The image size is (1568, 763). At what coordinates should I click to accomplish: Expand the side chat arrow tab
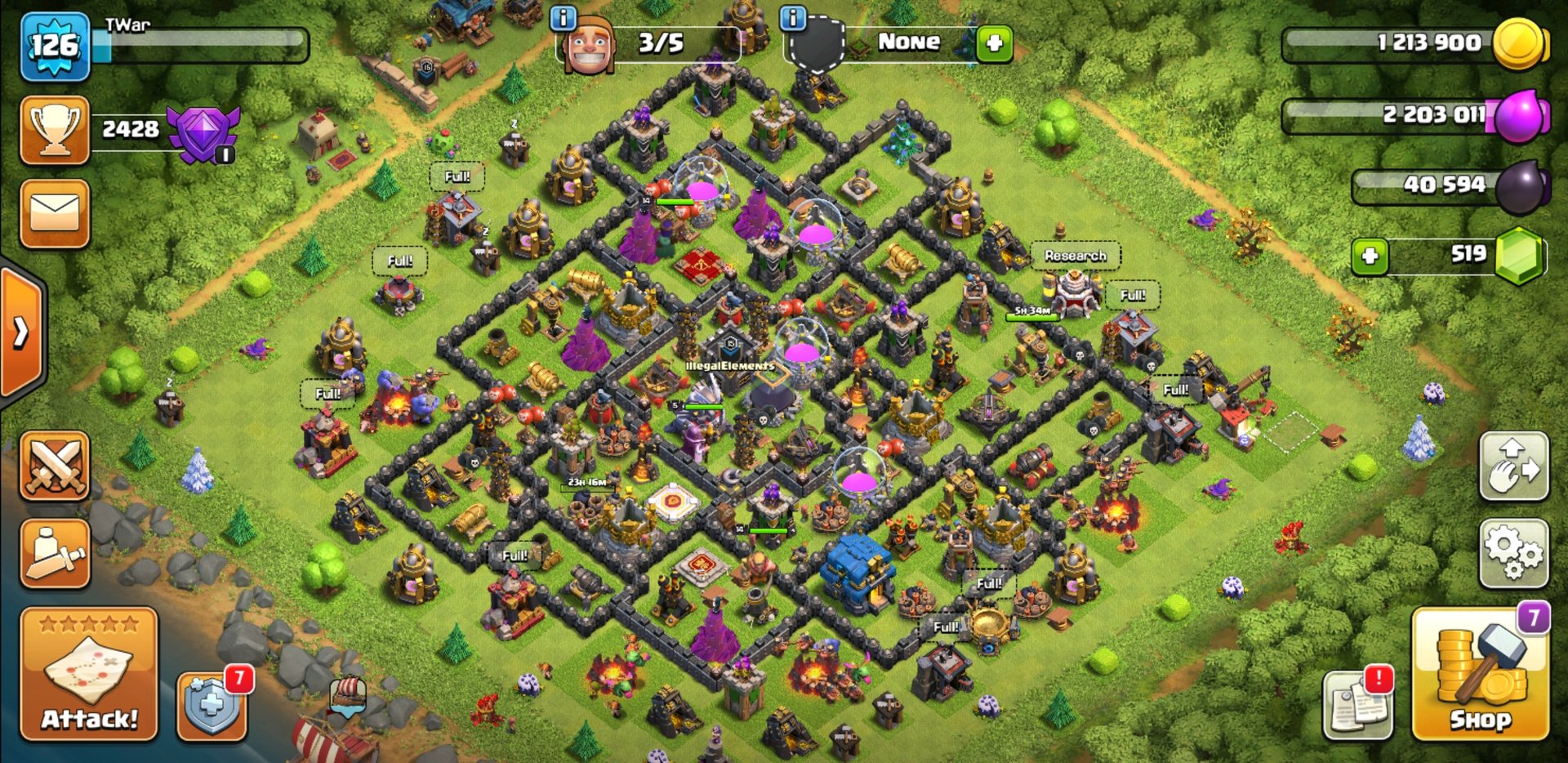click(20, 332)
